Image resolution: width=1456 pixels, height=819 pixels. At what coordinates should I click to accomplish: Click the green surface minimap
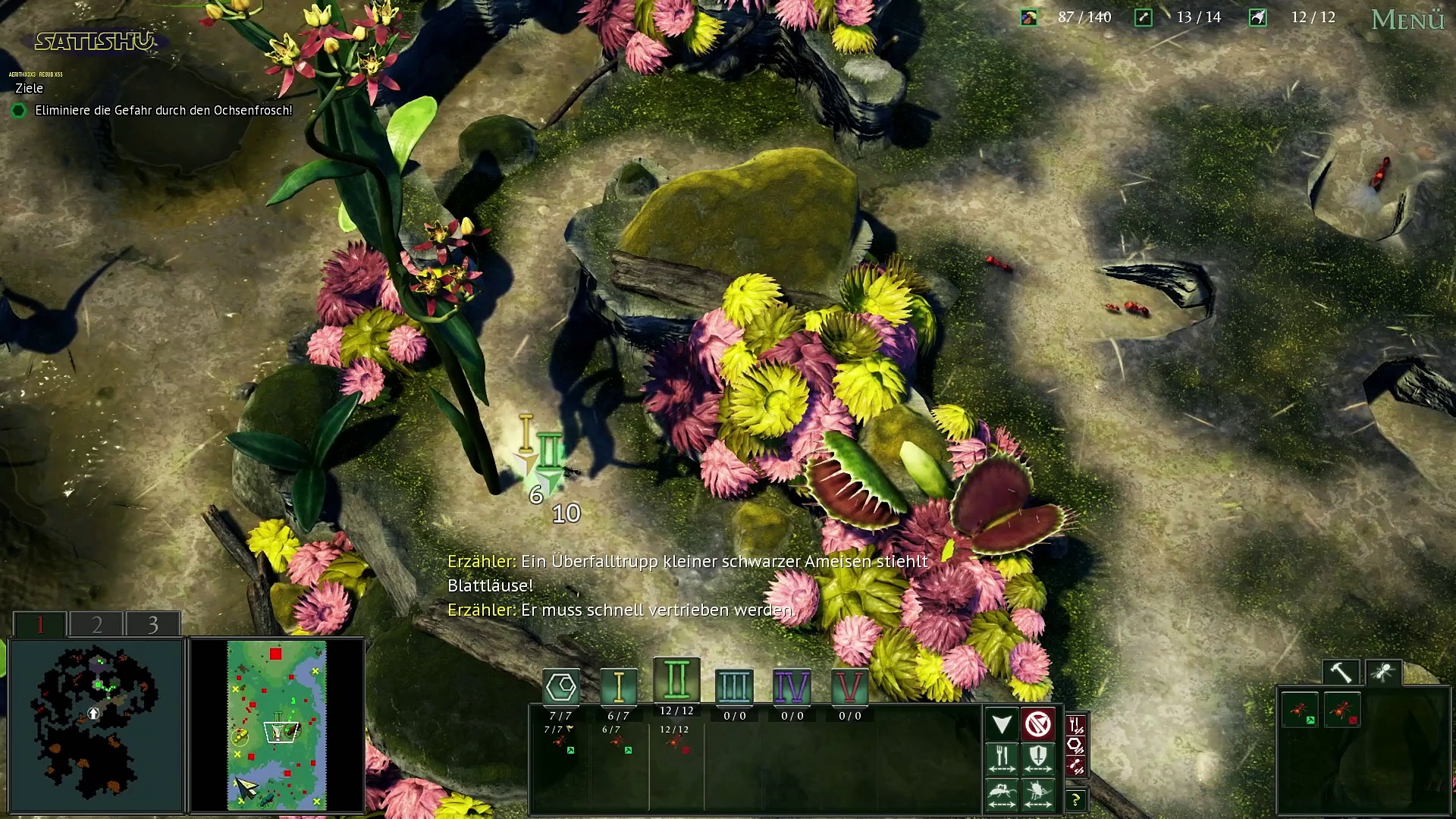tap(277, 726)
